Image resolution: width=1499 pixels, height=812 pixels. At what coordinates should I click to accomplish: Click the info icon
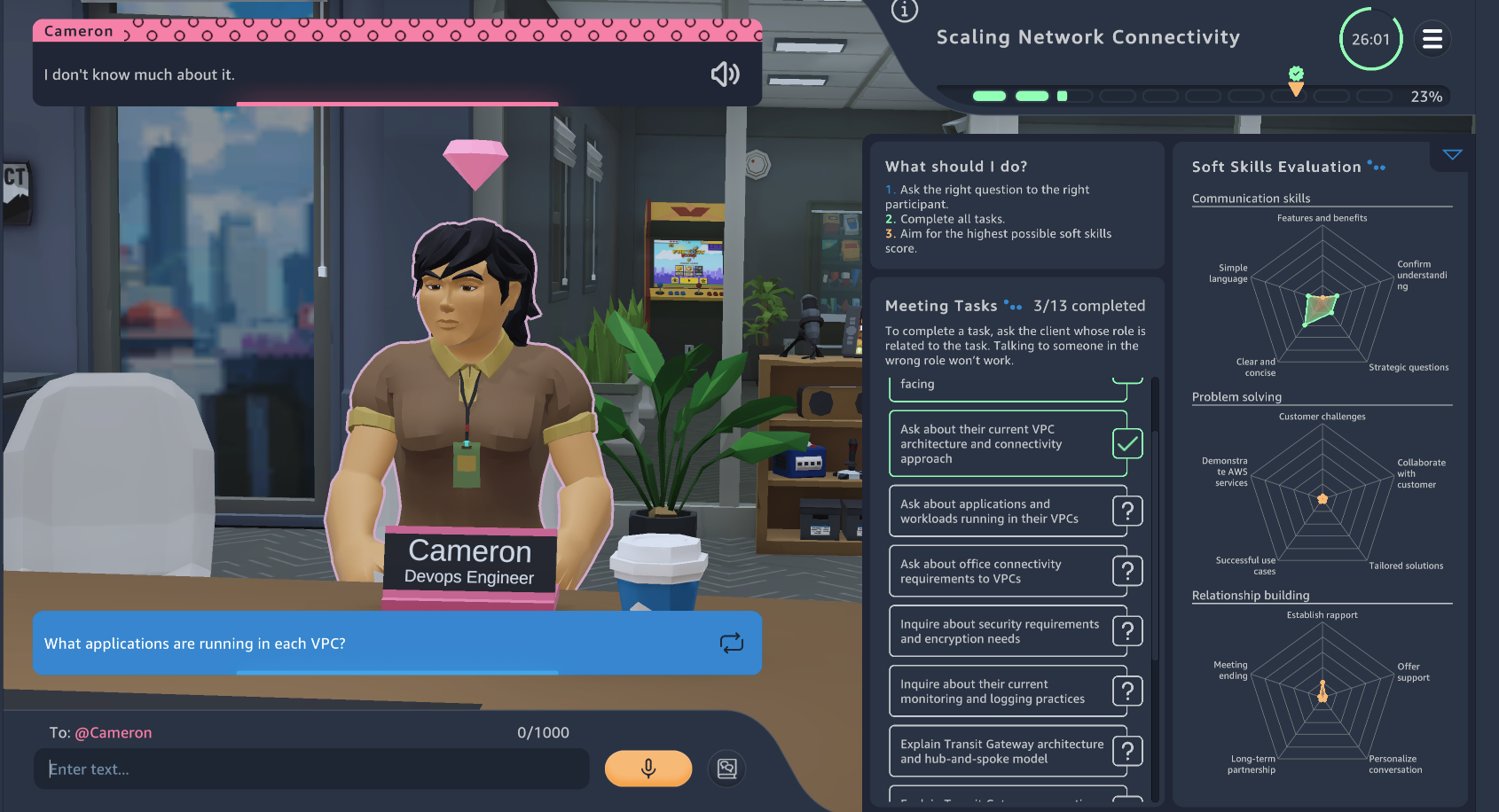point(904,11)
